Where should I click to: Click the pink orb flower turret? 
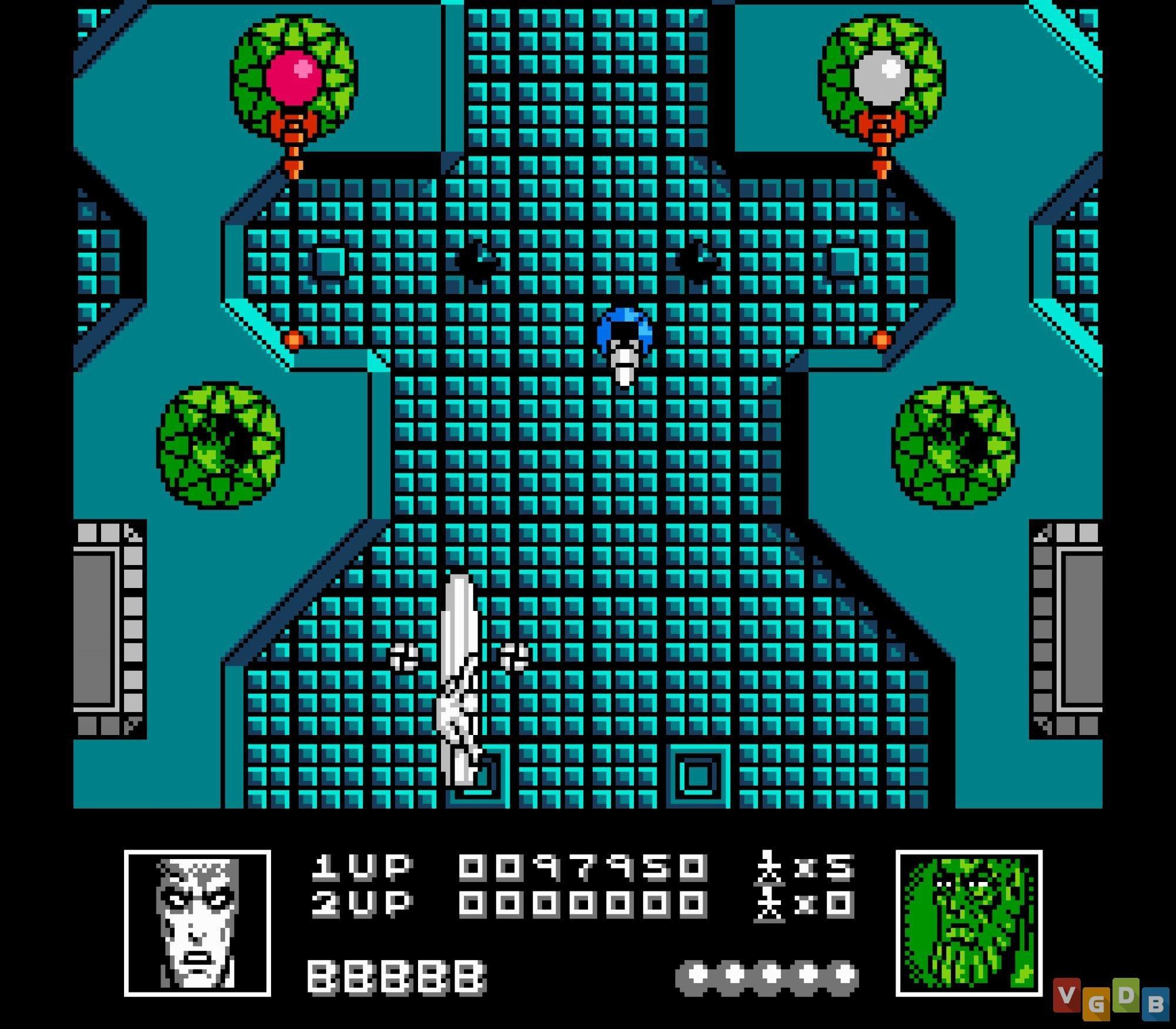coord(294,73)
